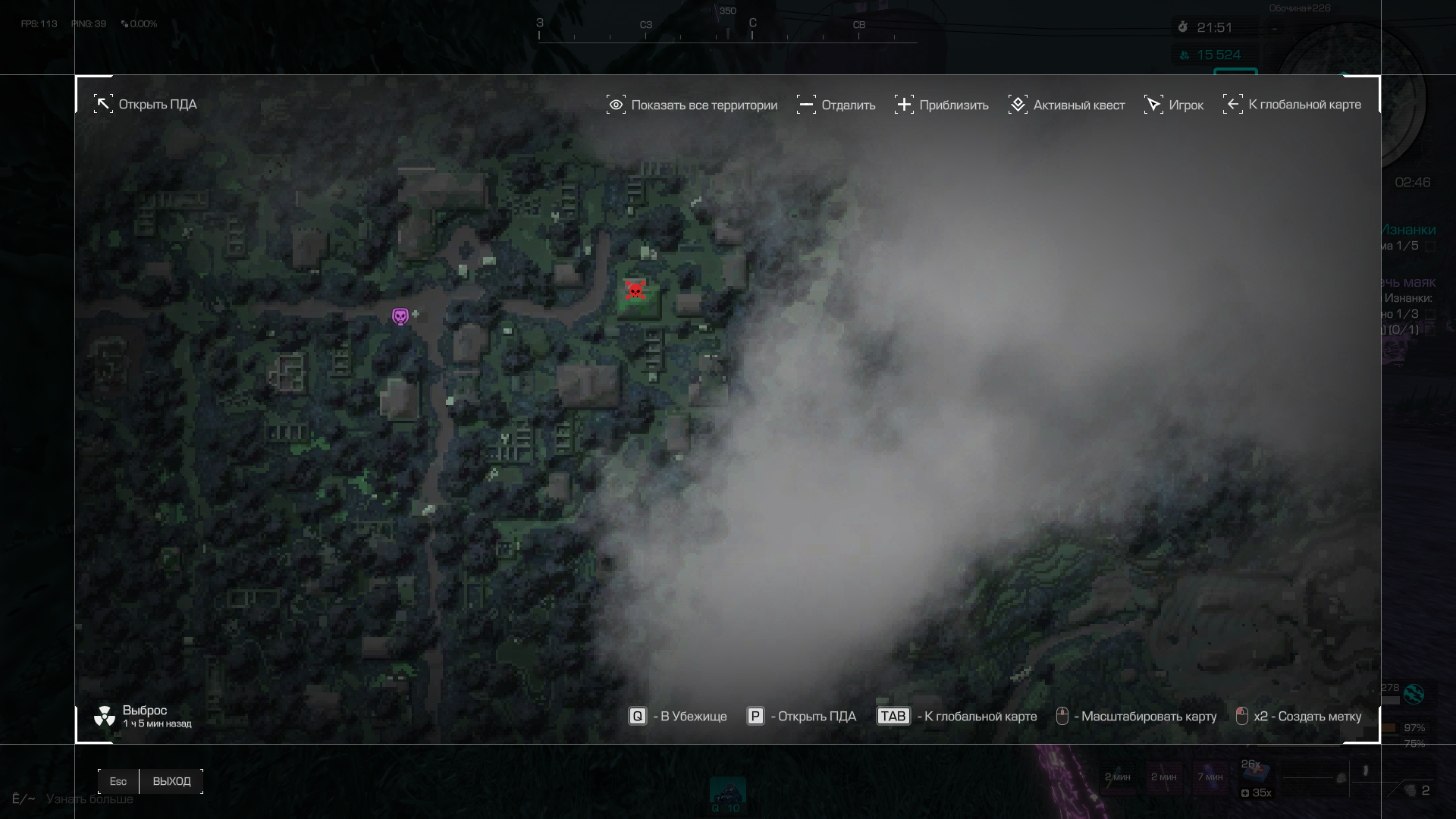Center the map on the active quest

(1066, 105)
